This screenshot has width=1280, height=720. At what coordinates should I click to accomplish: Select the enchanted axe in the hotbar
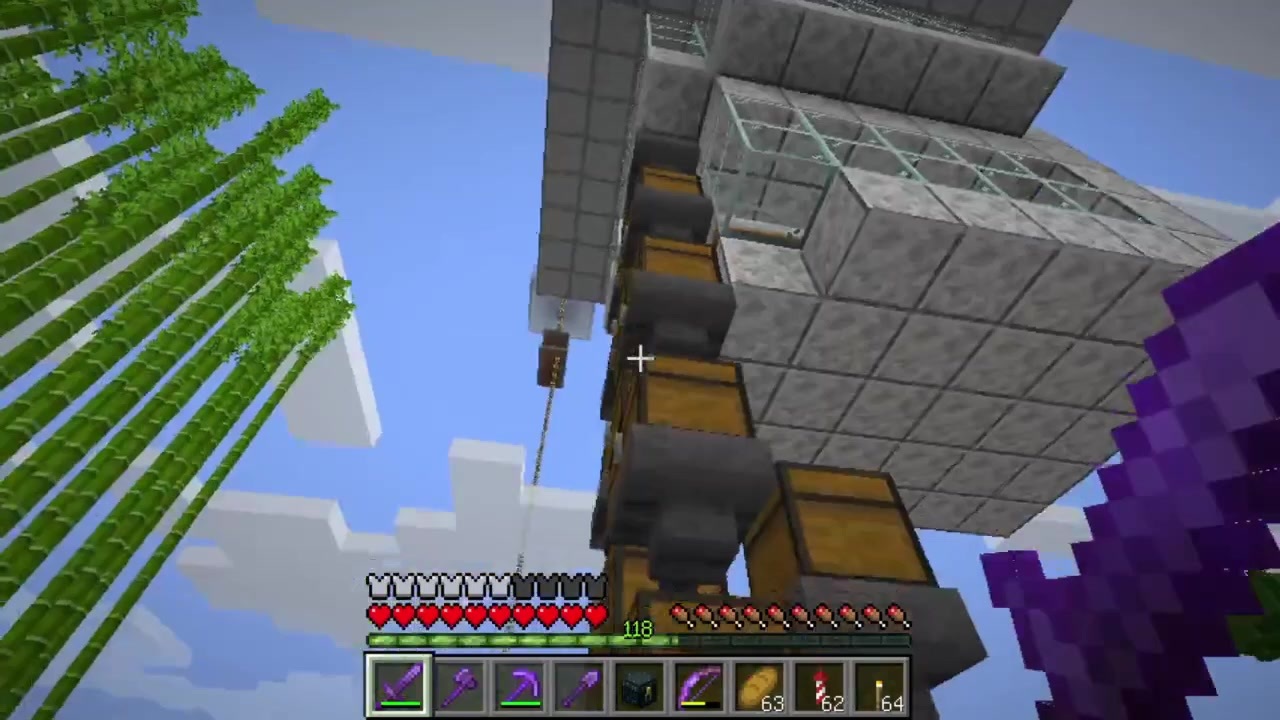(459, 683)
